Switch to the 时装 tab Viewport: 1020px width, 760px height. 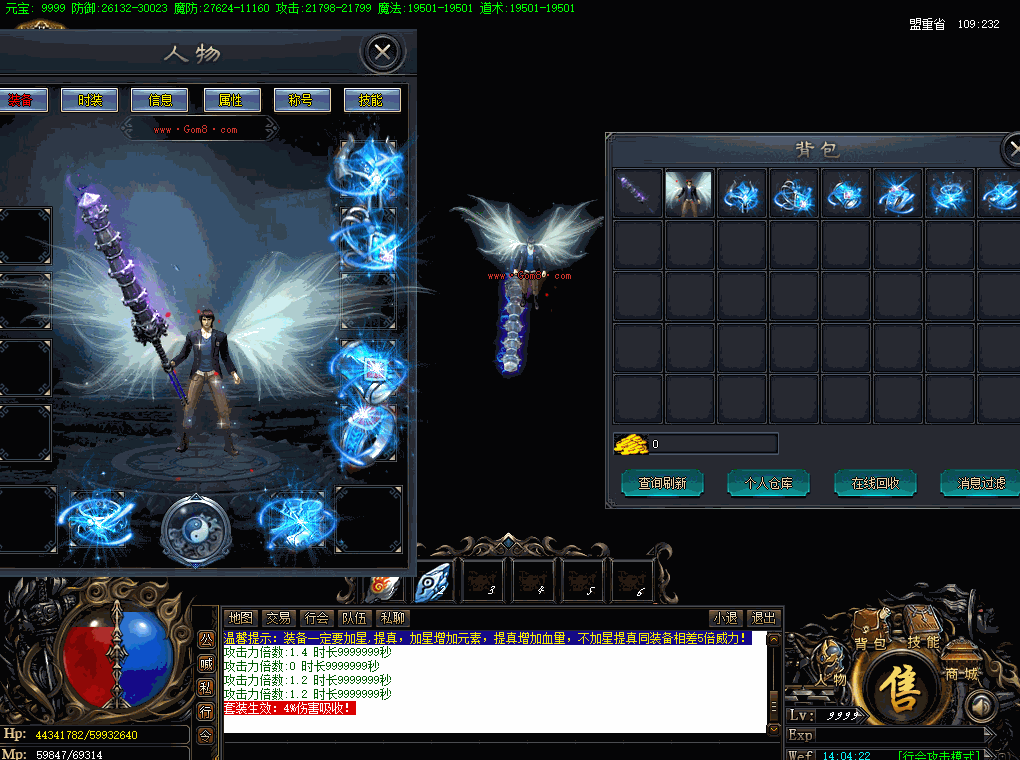pos(89,100)
